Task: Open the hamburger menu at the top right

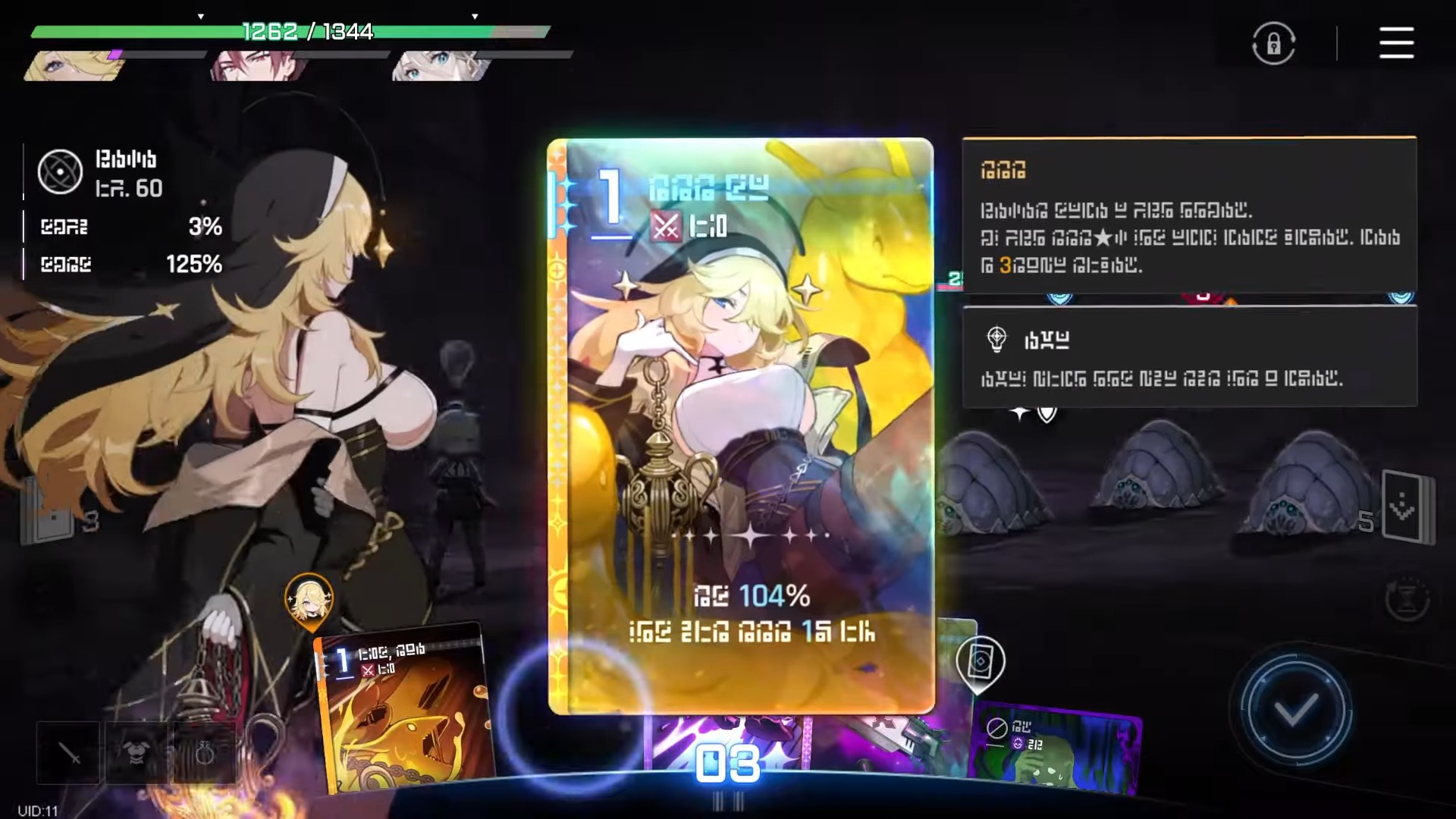Action: 1395,43
